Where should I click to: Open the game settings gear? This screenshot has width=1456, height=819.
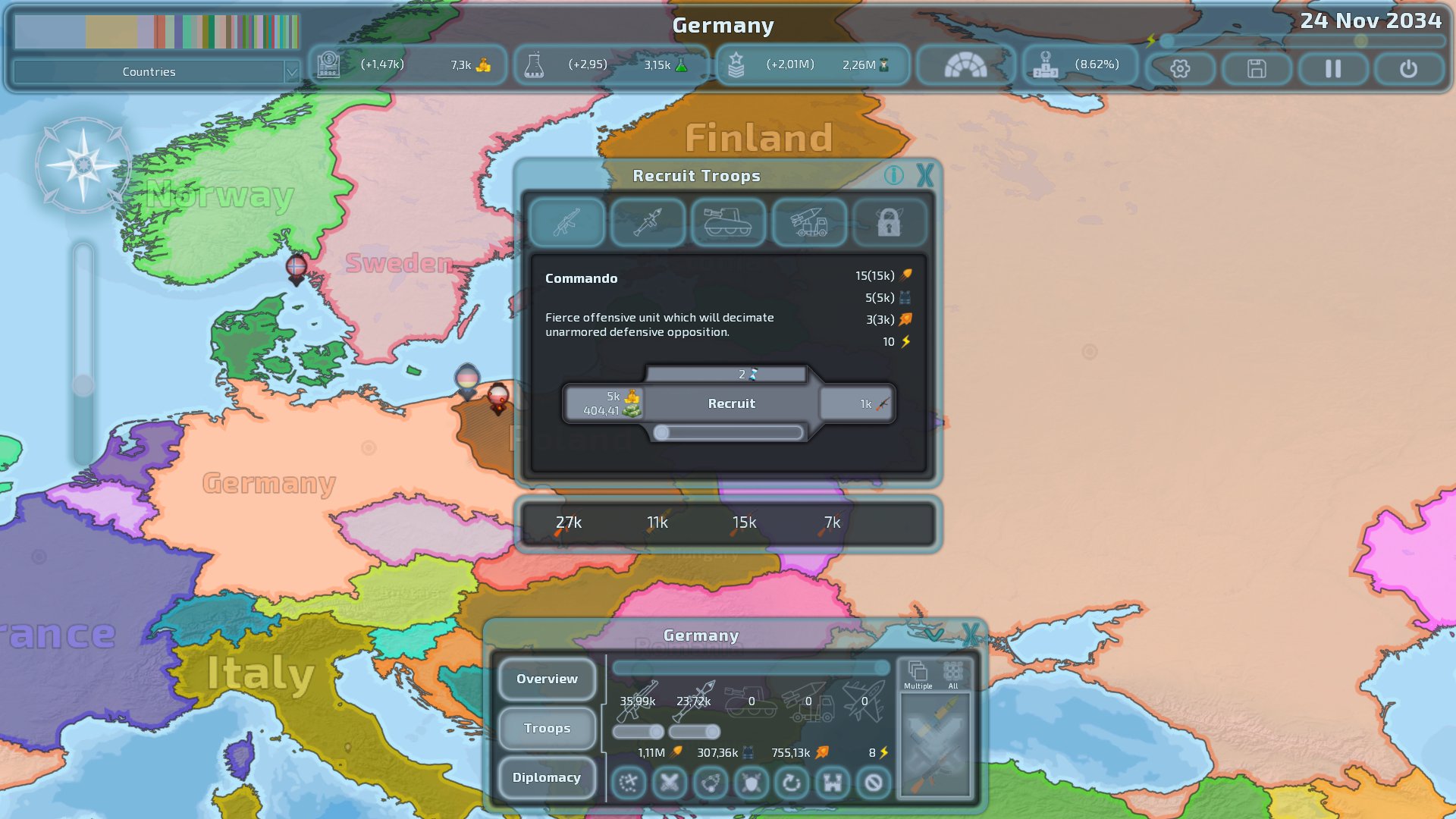[1180, 68]
